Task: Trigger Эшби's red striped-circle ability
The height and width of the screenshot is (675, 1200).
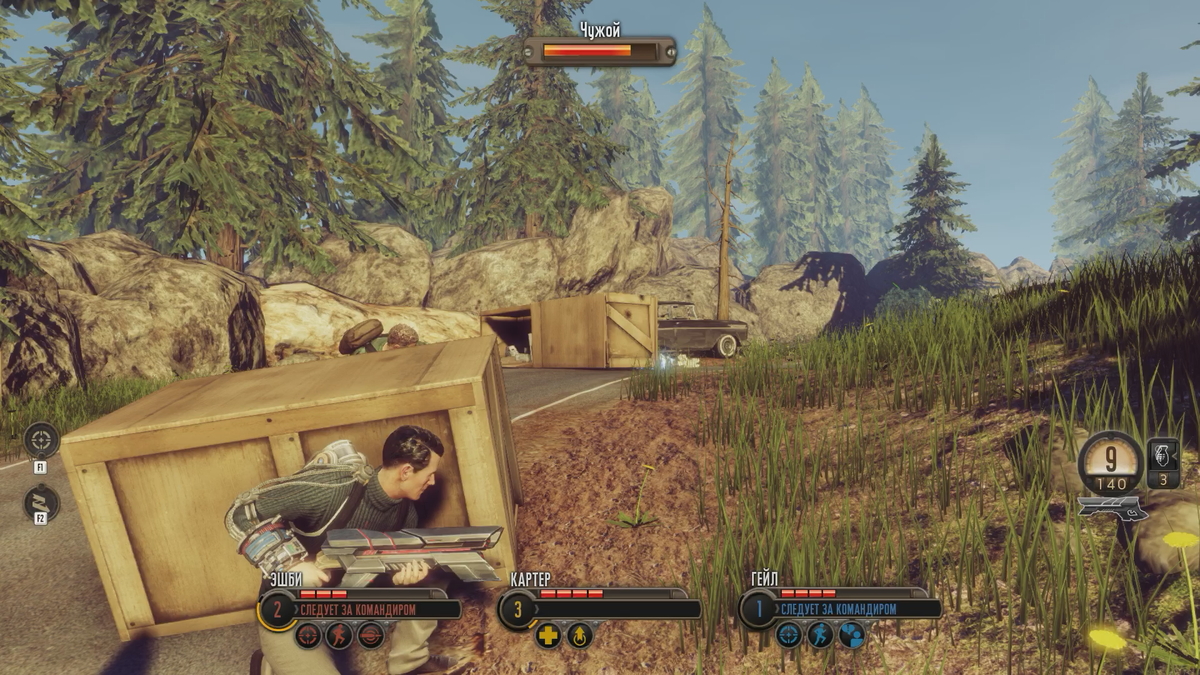Action: 370,635
